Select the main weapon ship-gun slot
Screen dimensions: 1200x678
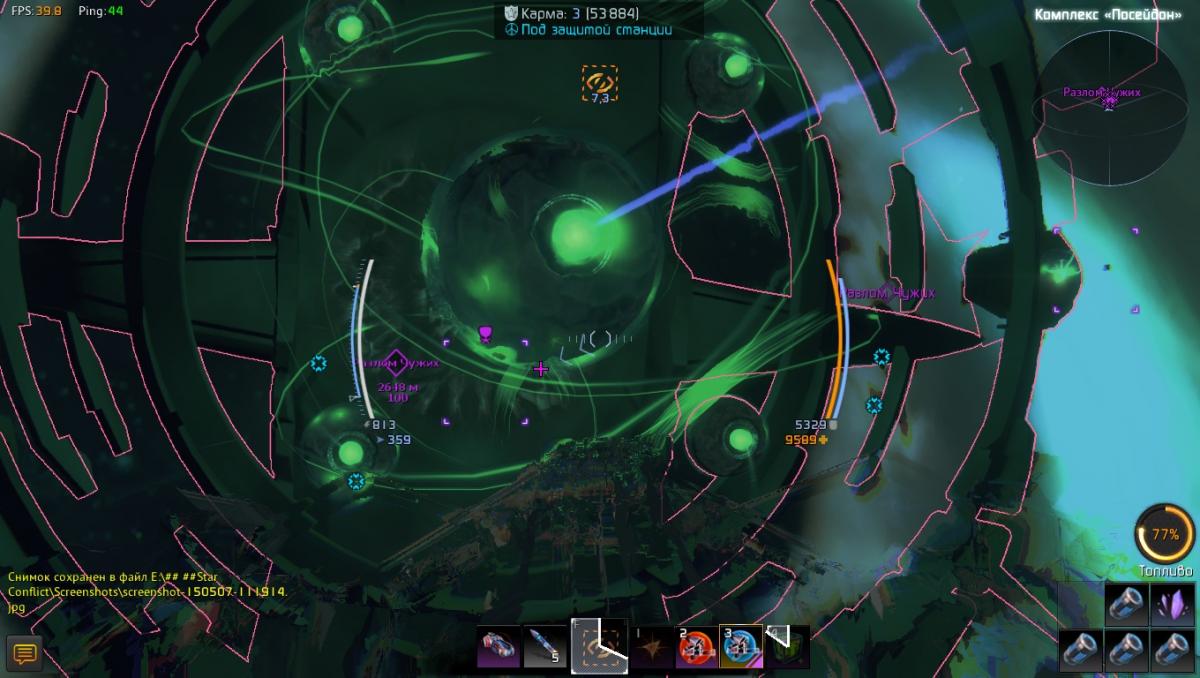coord(498,647)
